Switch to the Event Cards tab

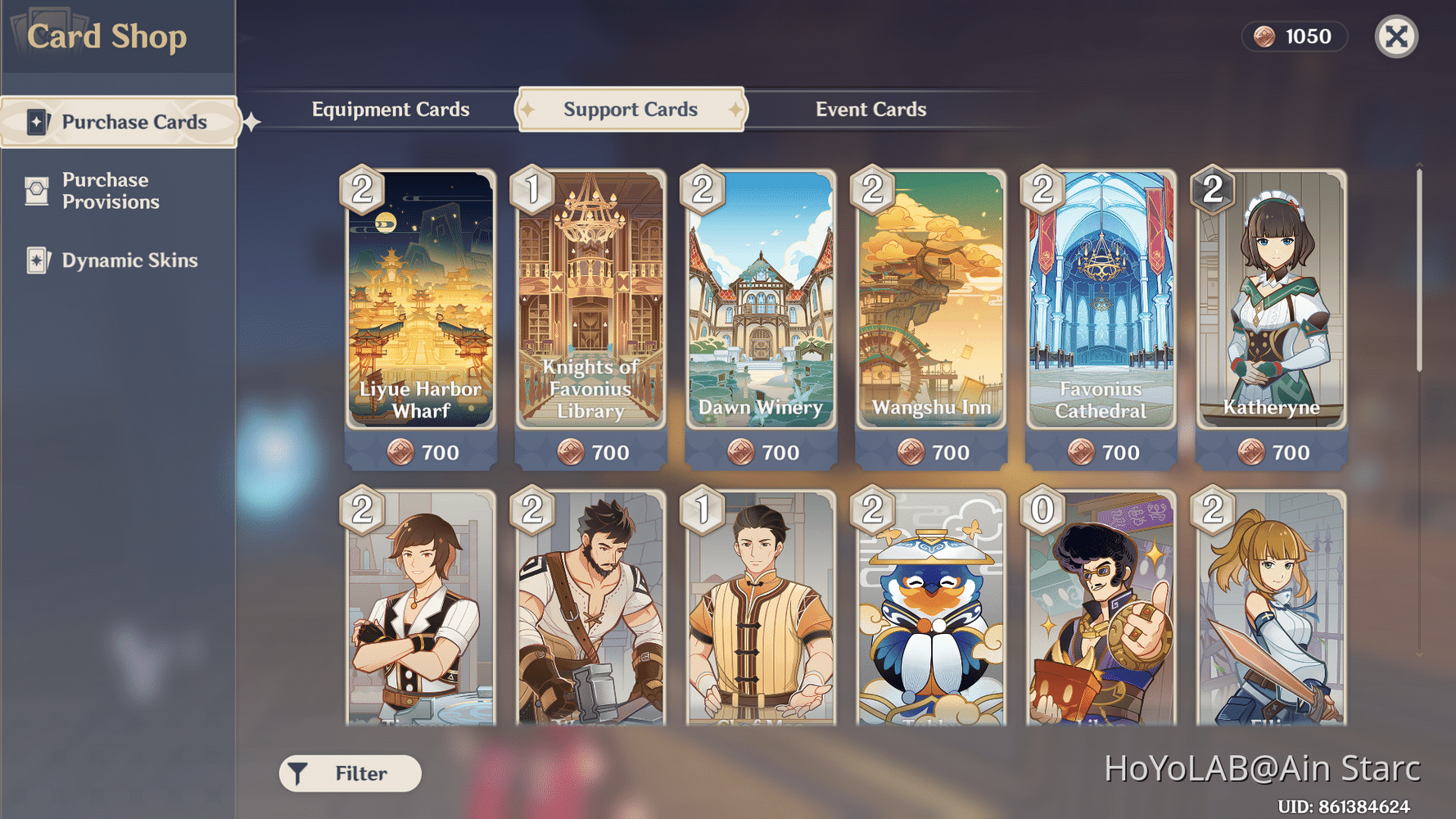point(870,109)
